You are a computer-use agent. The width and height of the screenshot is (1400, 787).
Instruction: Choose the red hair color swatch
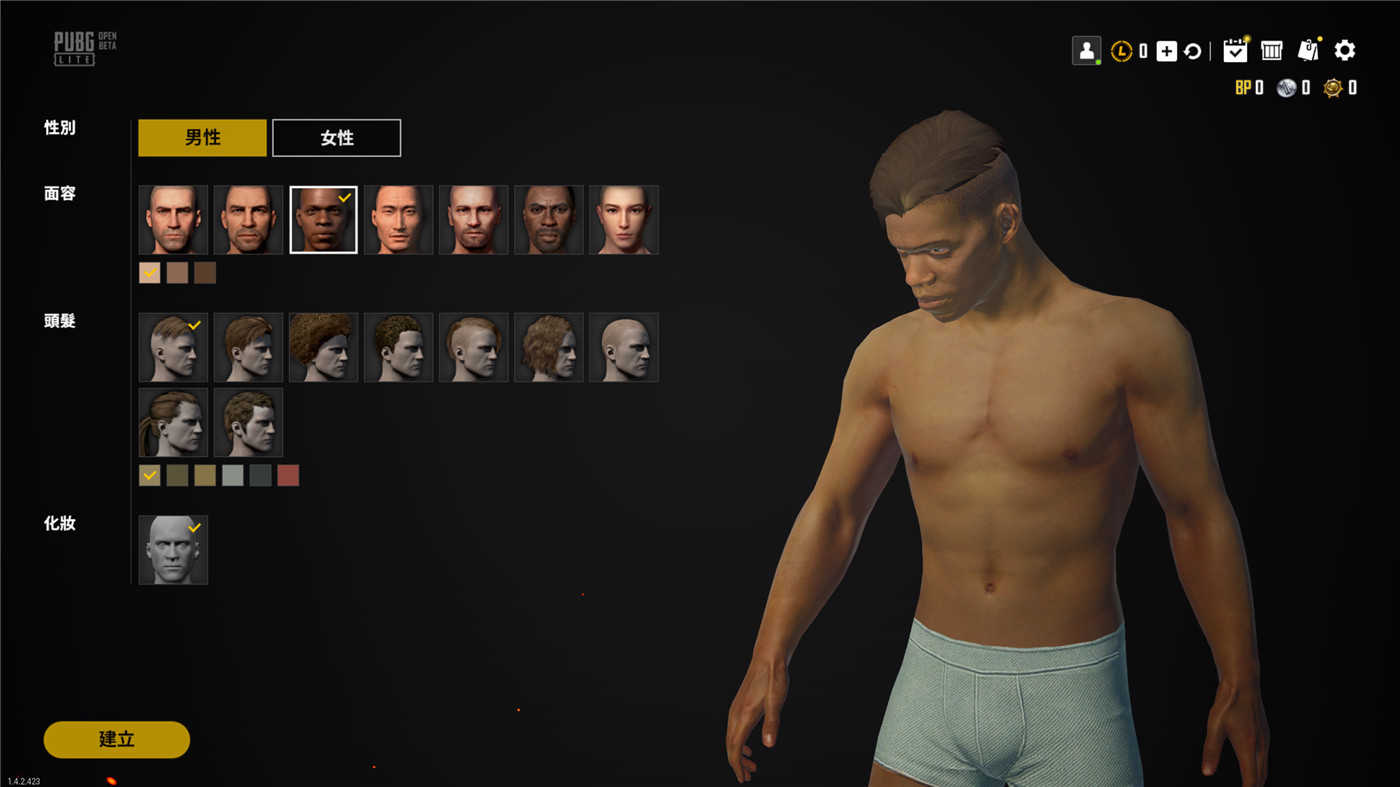pyautogui.click(x=288, y=474)
